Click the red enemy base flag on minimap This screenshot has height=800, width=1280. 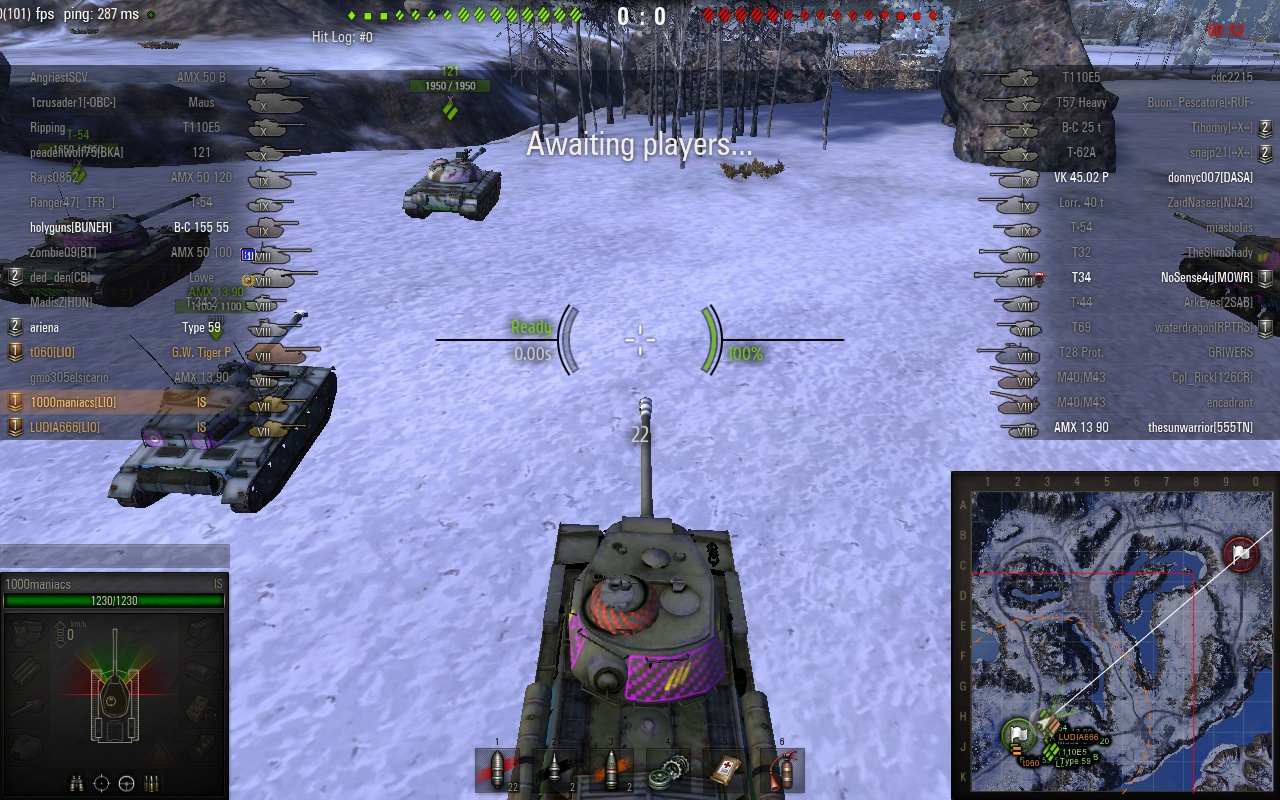pos(1241,553)
